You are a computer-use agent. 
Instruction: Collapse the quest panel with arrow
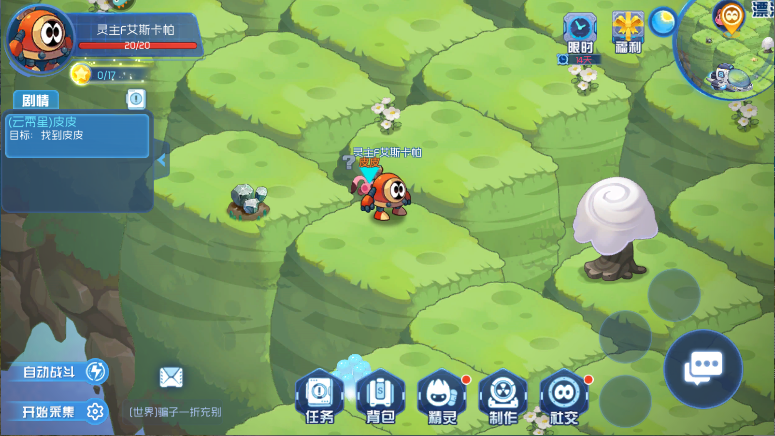click(x=160, y=158)
